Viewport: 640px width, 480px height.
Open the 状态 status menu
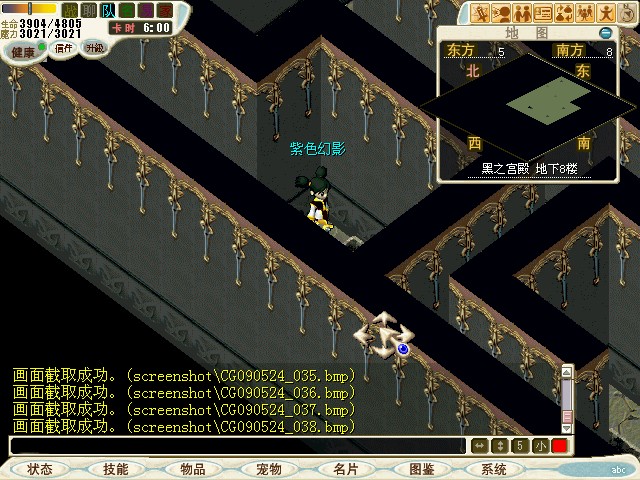click(x=40, y=469)
